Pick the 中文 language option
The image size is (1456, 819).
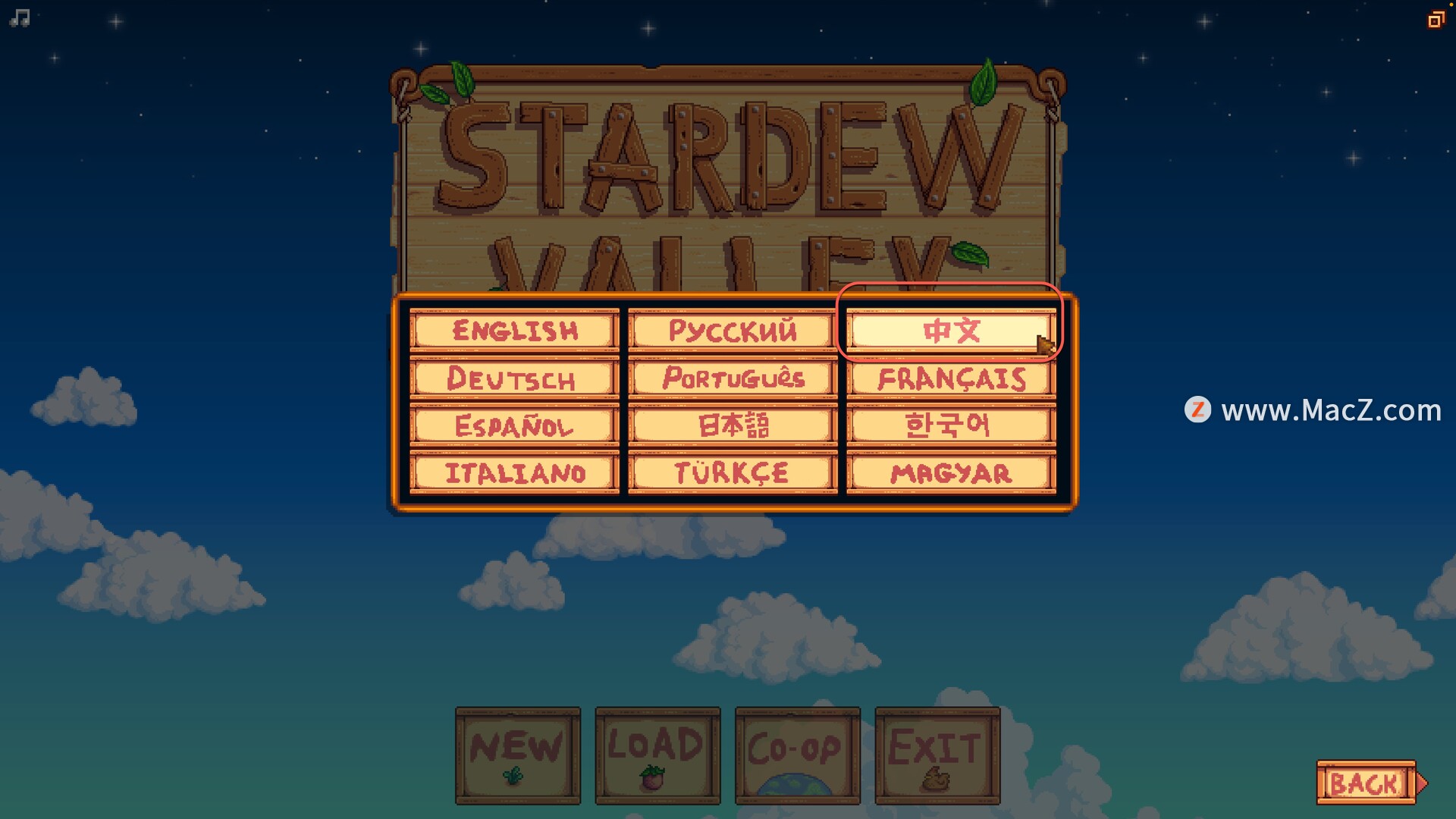(951, 331)
